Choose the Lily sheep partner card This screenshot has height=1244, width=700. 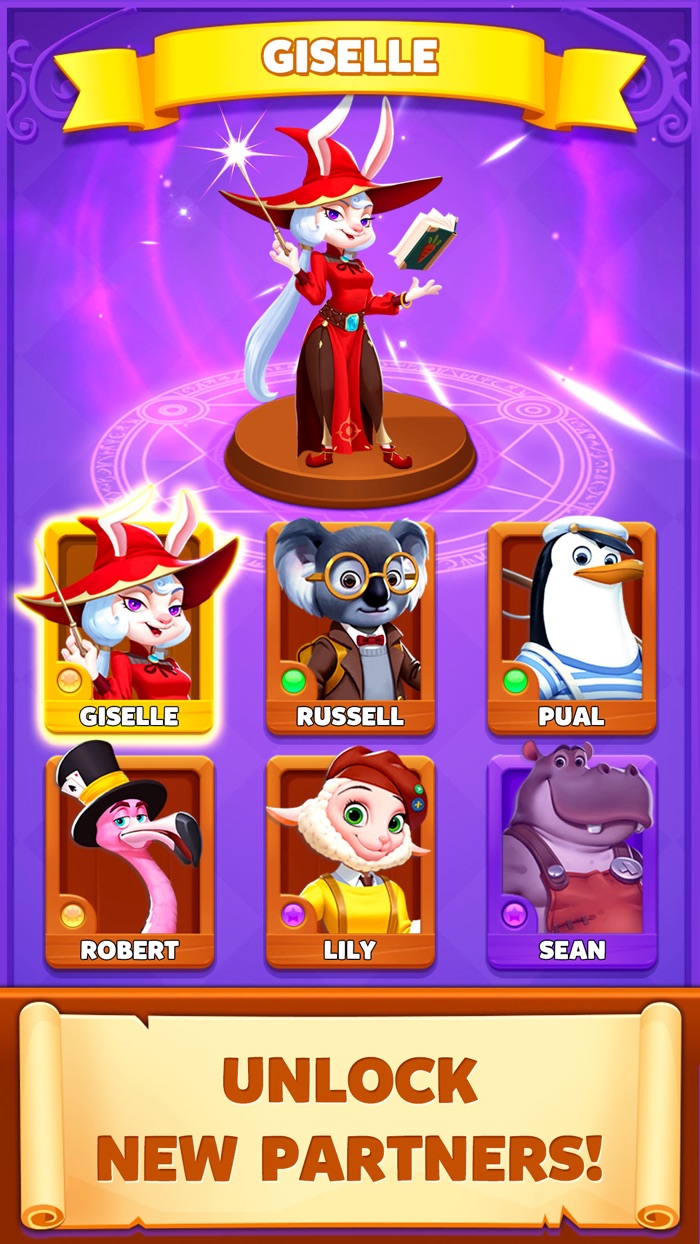pyautogui.click(x=350, y=860)
